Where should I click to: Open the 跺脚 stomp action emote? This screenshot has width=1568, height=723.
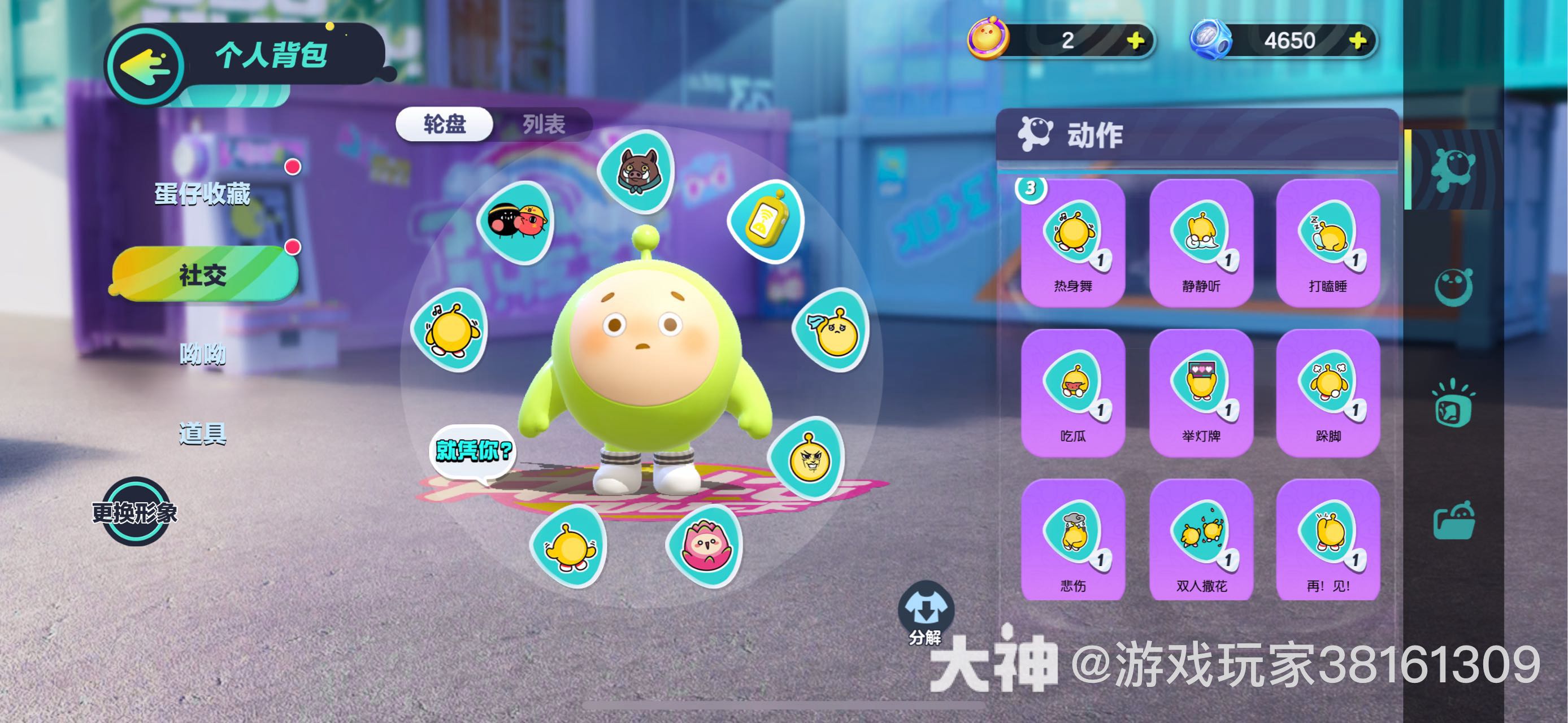pyautogui.click(x=1328, y=397)
